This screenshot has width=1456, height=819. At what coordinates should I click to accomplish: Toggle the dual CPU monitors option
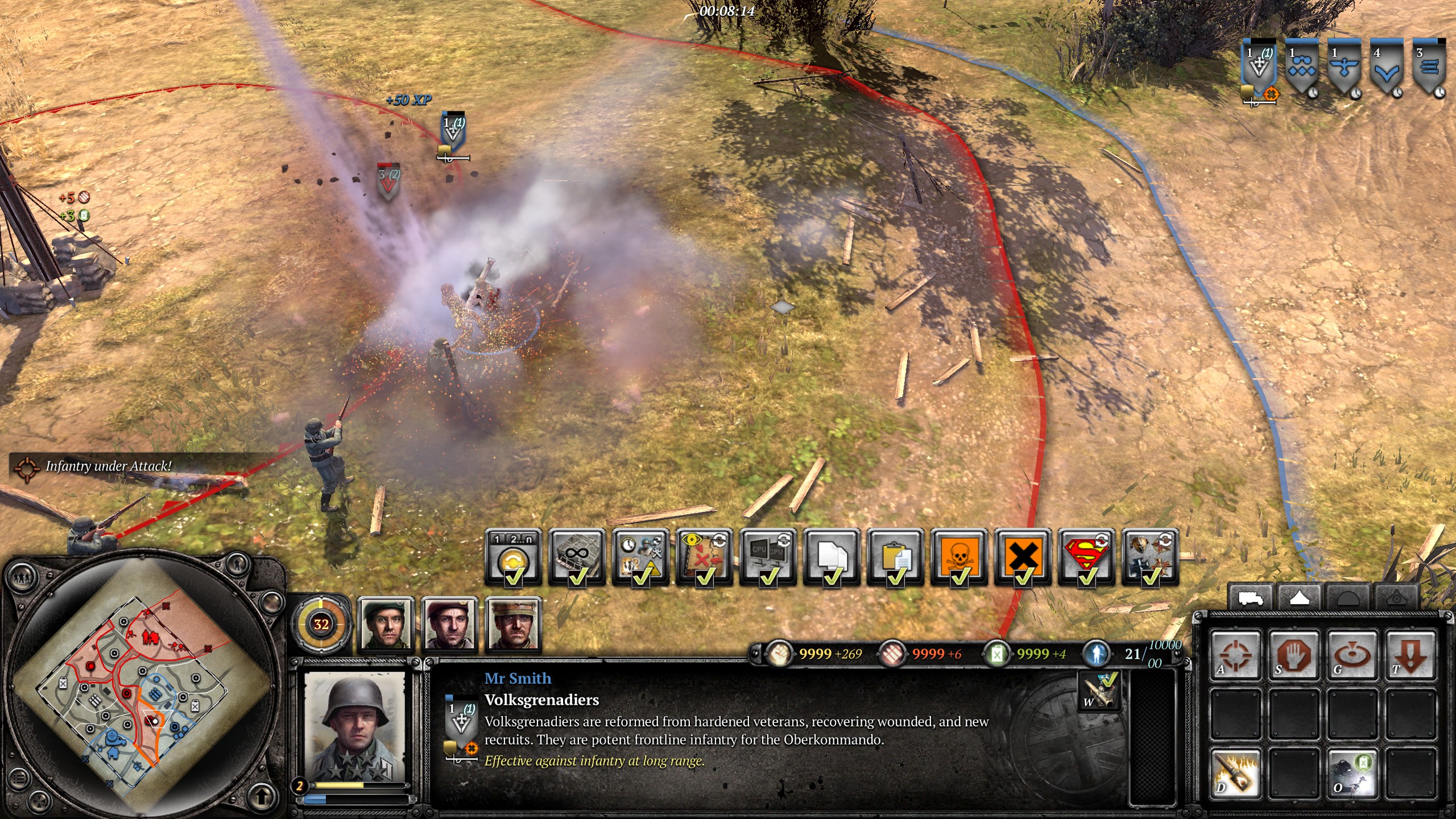[768, 557]
